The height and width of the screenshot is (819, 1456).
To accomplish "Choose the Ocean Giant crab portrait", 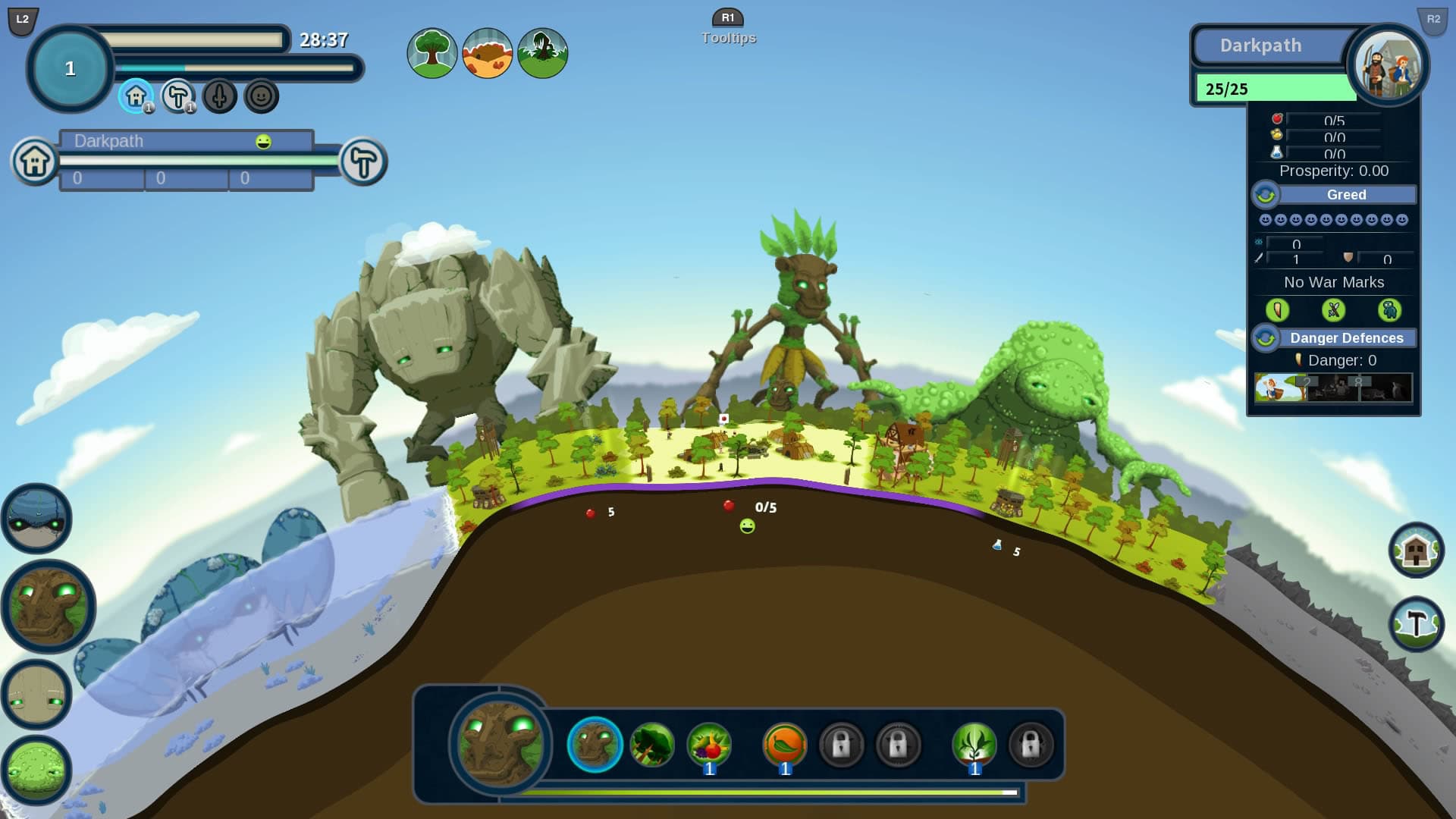I will (x=36, y=519).
